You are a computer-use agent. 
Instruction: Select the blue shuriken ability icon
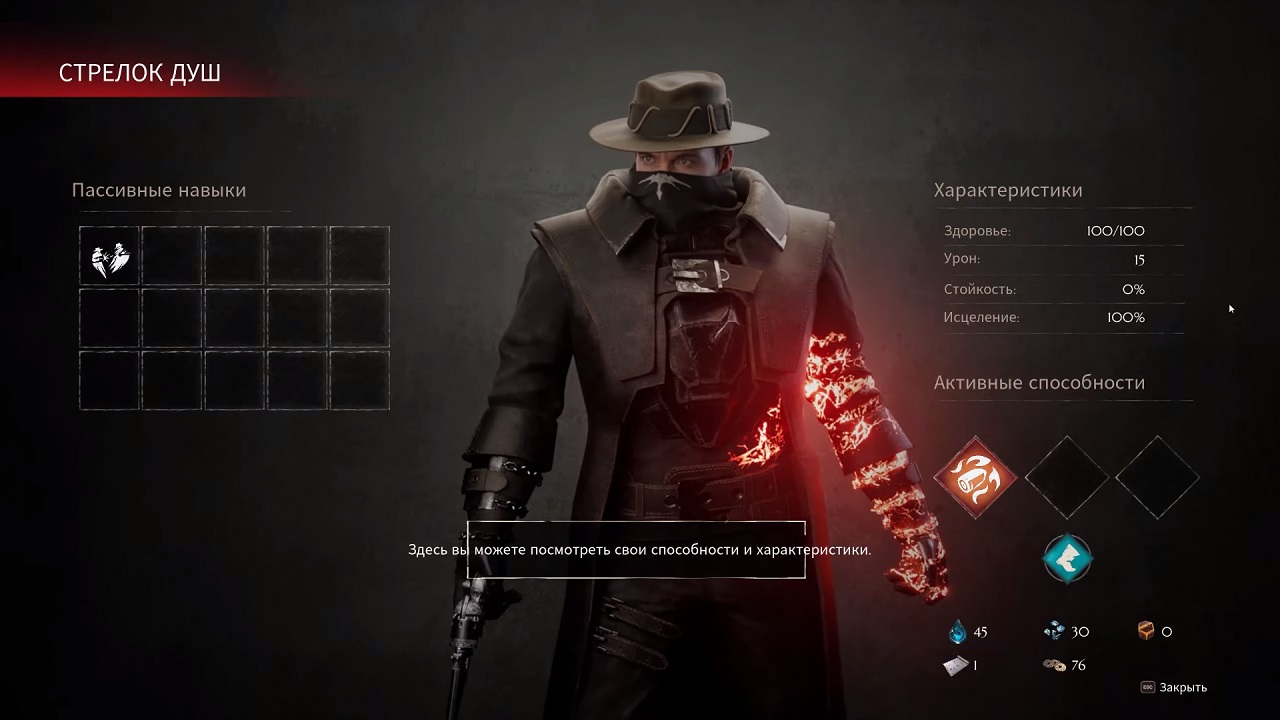pos(1066,560)
